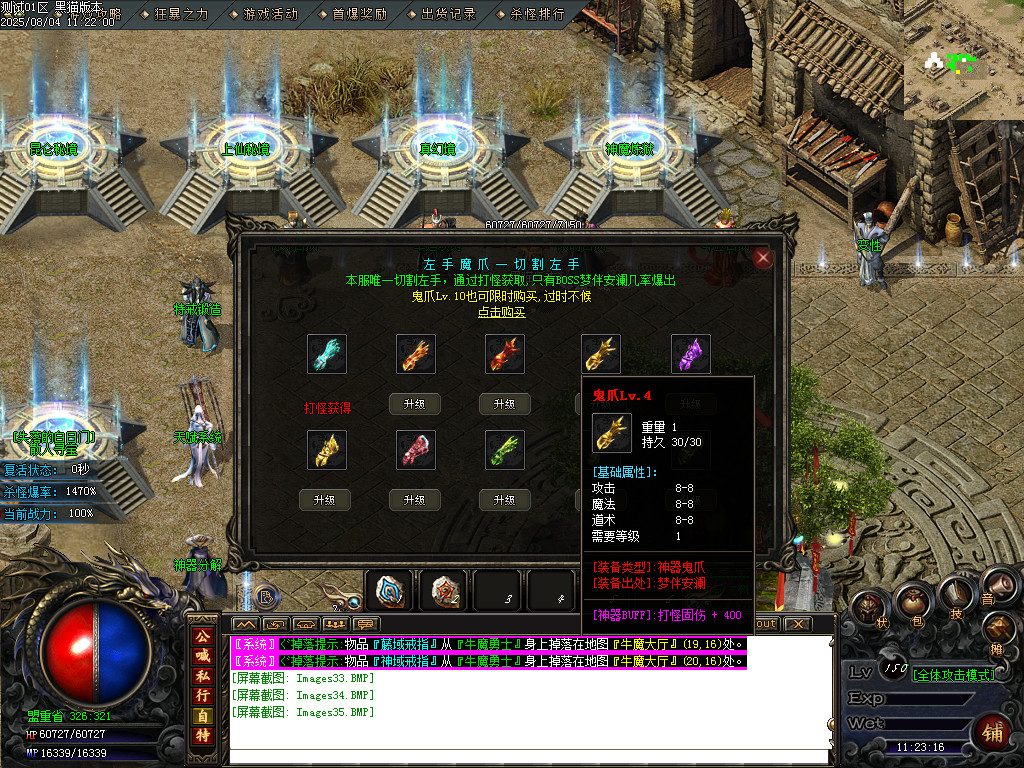
Task: Select the purple ghost claw icon
Action: click(x=690, y=355)
